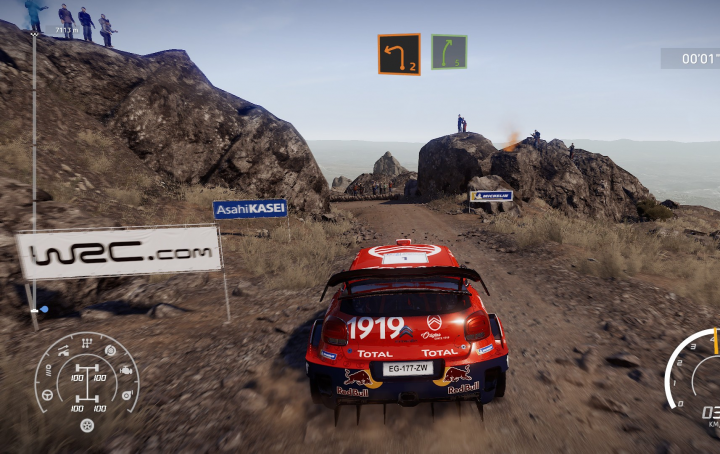
Task: Click the steering wheel damage icon
Action: pos(47,394)
